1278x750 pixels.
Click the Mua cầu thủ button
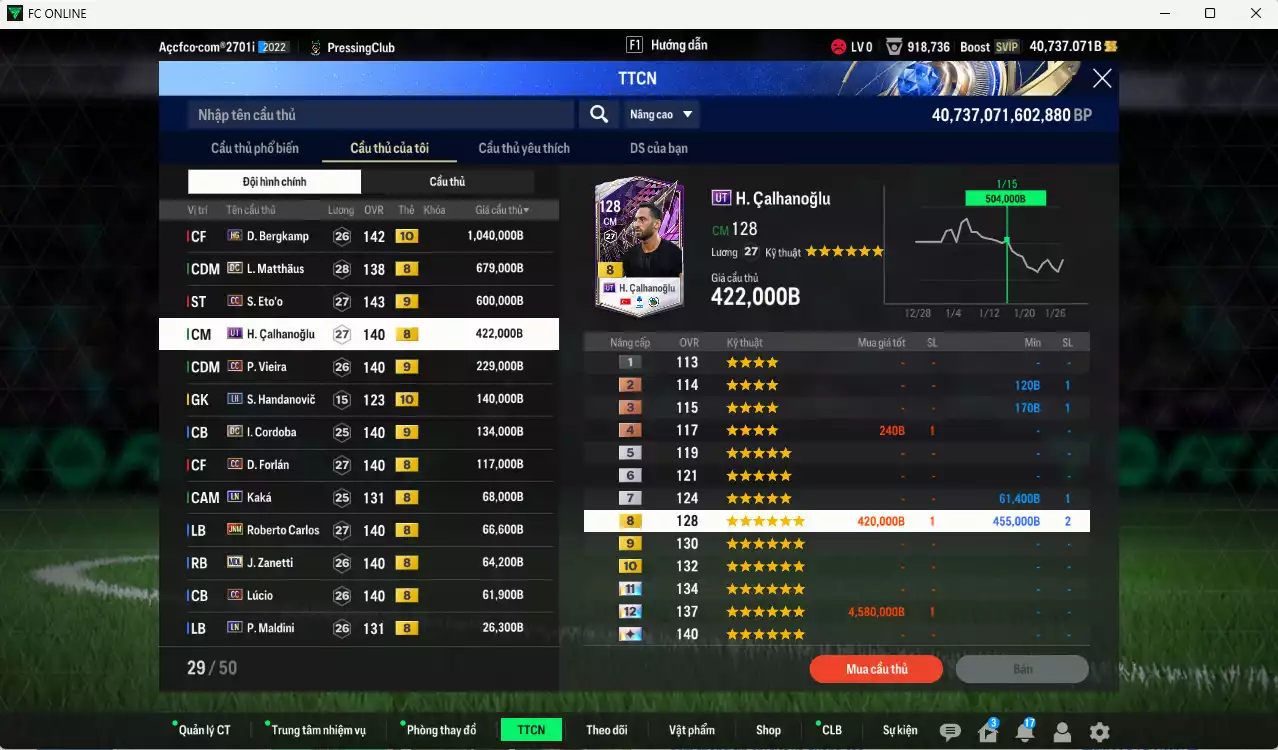tap(876, 669)
